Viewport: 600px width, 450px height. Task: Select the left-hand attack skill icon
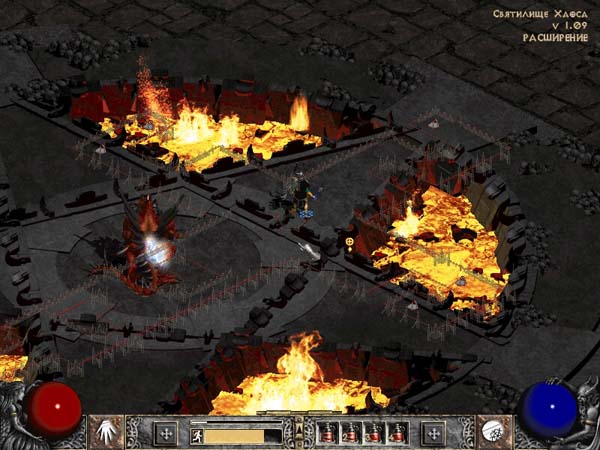coord(106,432)
